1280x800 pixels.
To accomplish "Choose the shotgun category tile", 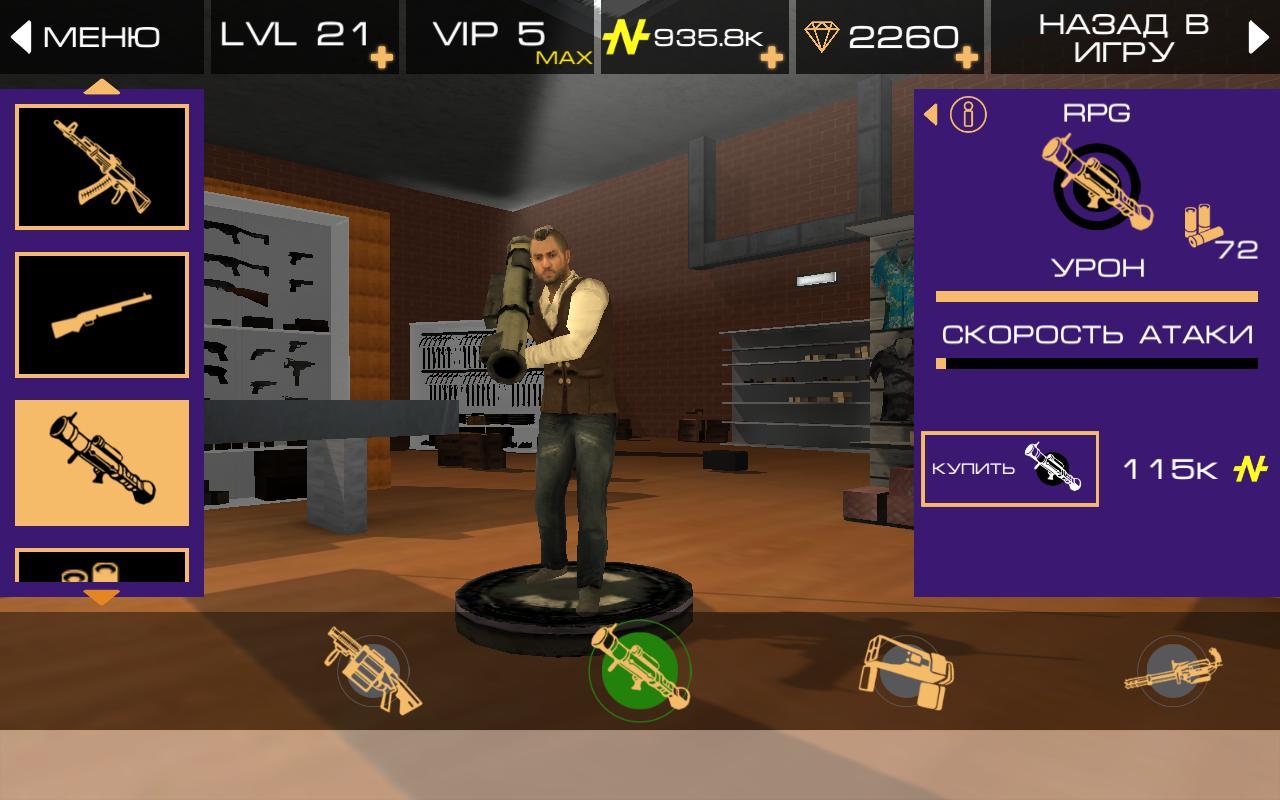I will click(102, 315).
